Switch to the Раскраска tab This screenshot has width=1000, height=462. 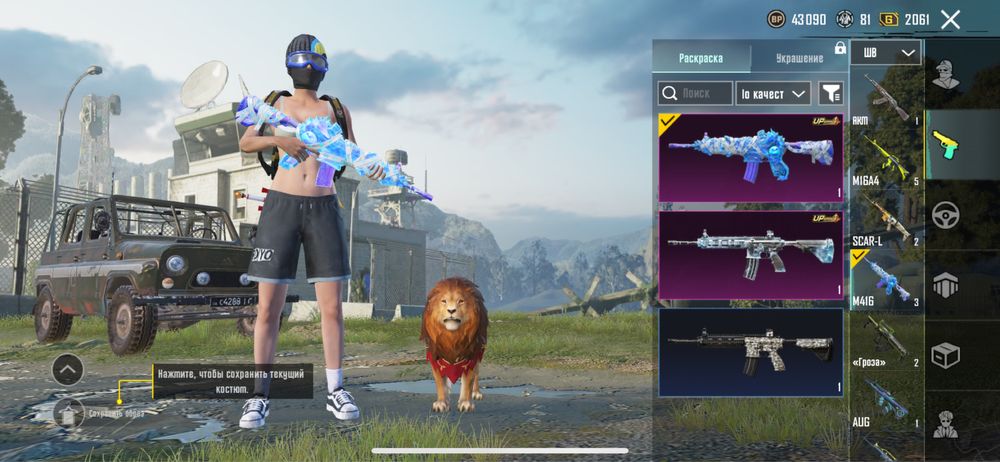tap(700, 58)
